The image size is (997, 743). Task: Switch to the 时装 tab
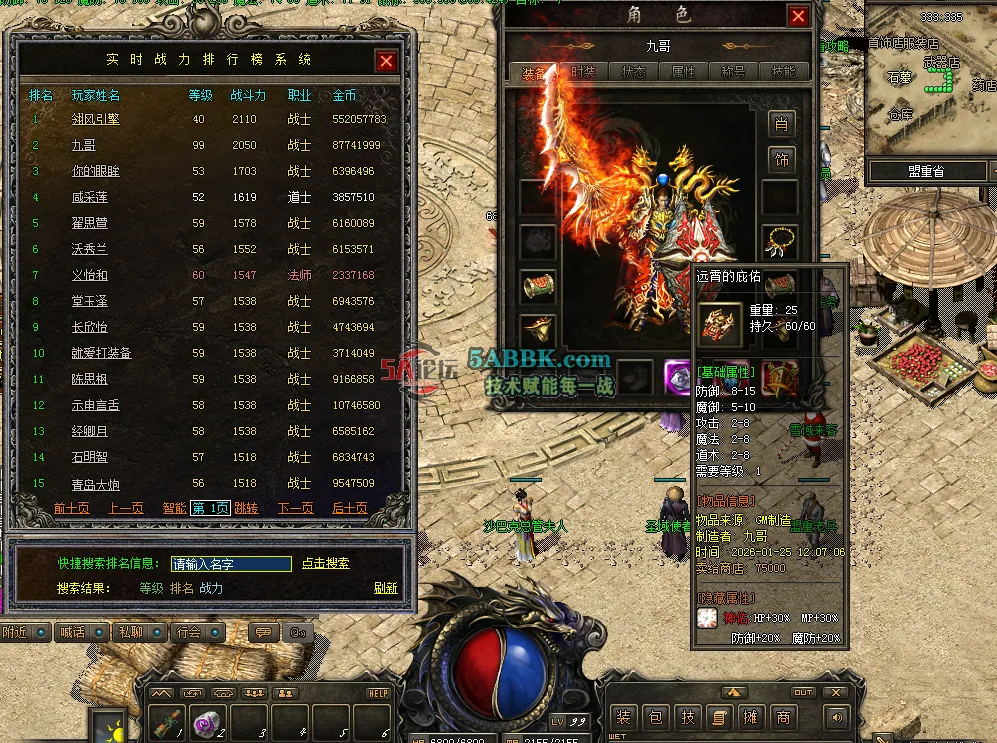click(x=584, y=72)
